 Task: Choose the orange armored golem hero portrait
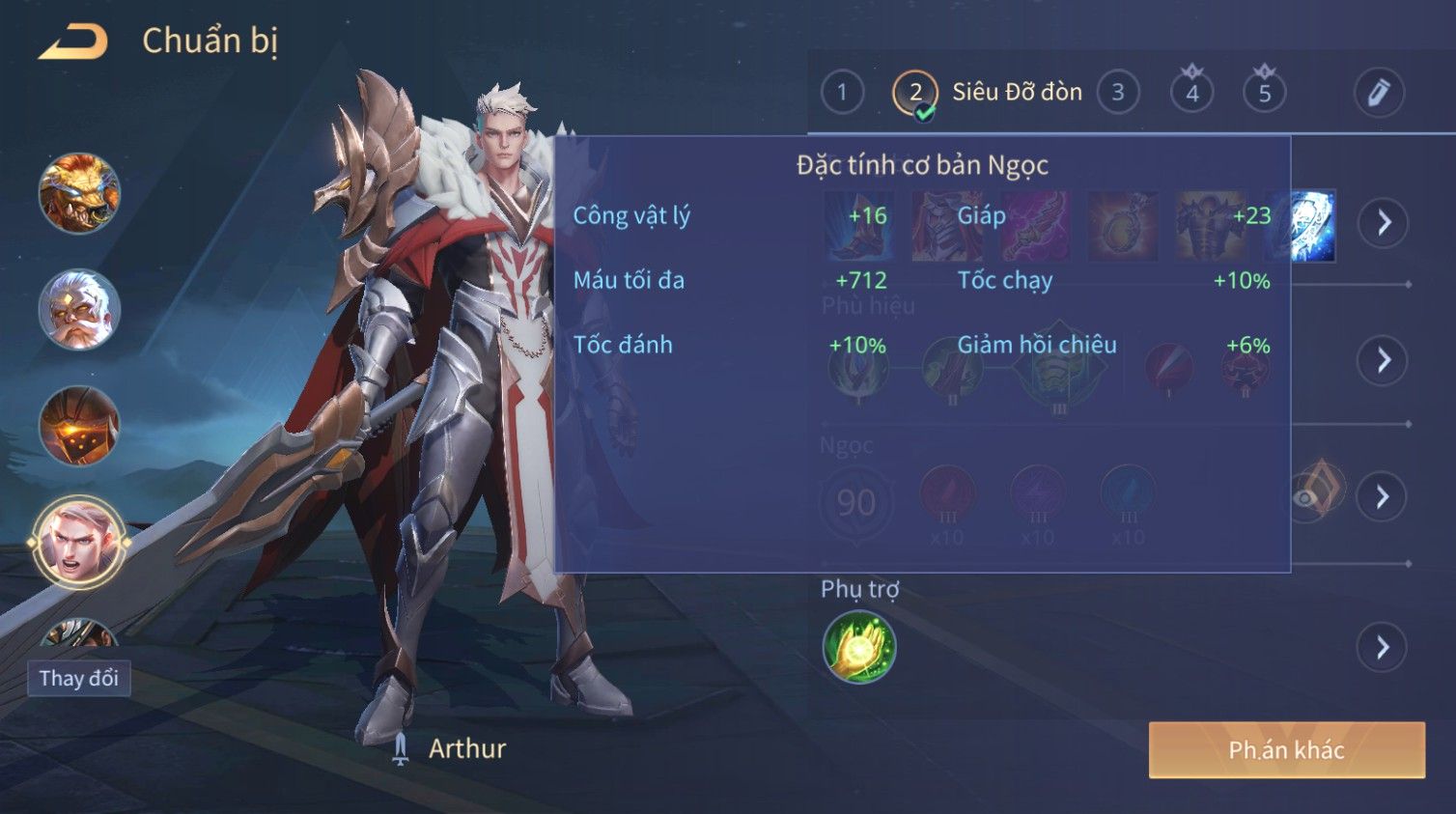[x=79, y=426]
